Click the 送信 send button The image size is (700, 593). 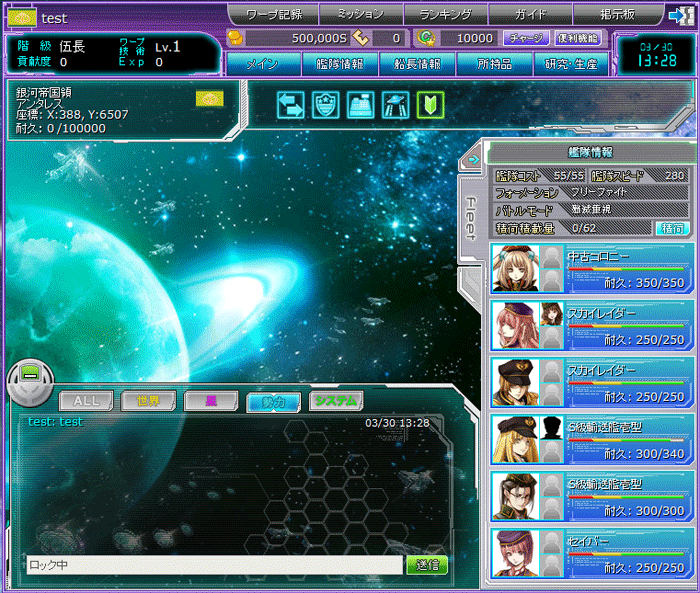click(427, 565)
